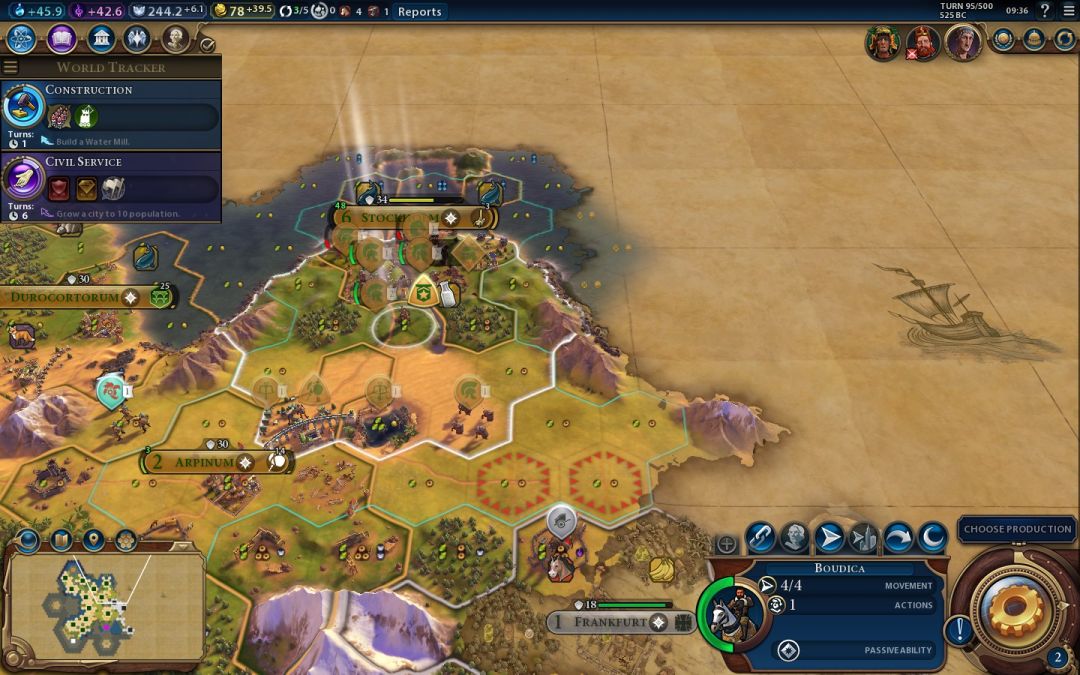
Task: Open the government building icon
Action: [x=99, y=39]
